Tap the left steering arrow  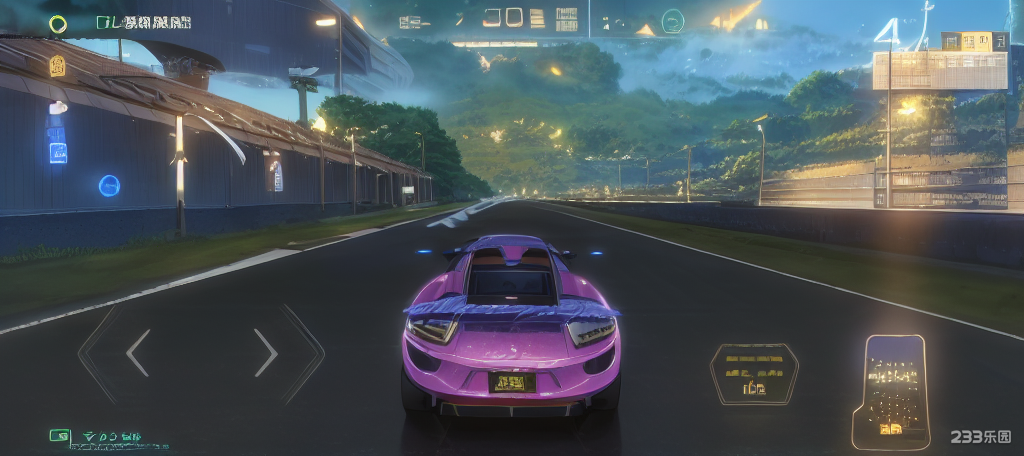coord(137,353)
